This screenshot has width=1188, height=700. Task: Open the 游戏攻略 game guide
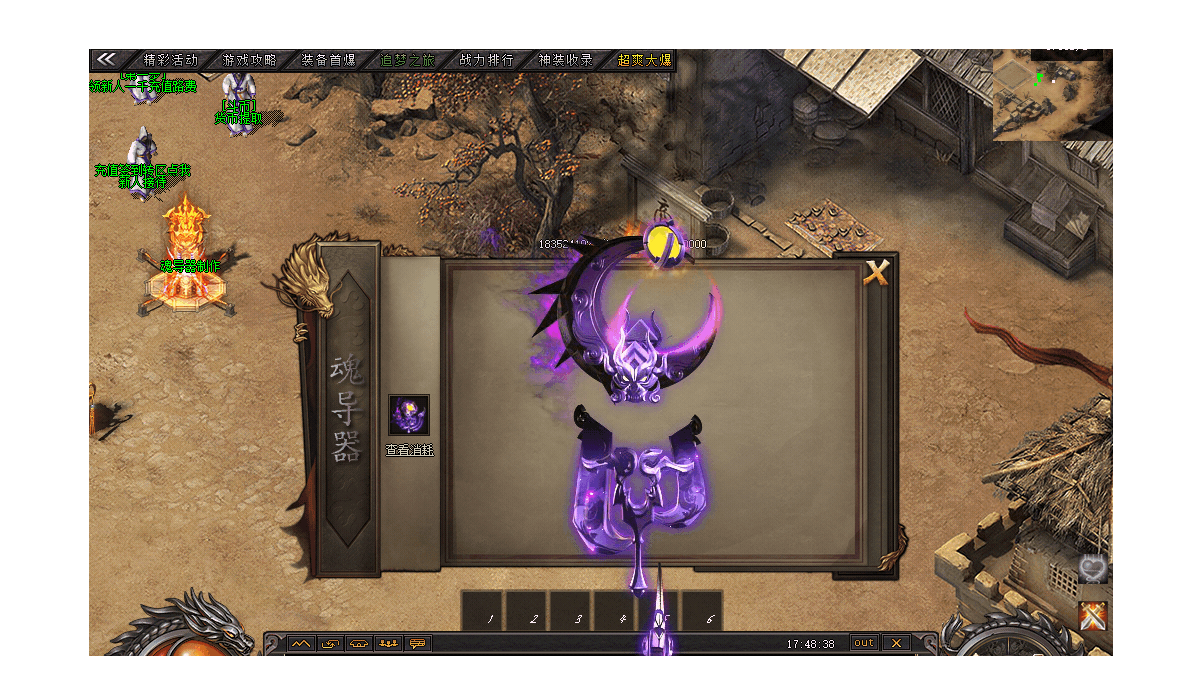[x=249, y=60]
